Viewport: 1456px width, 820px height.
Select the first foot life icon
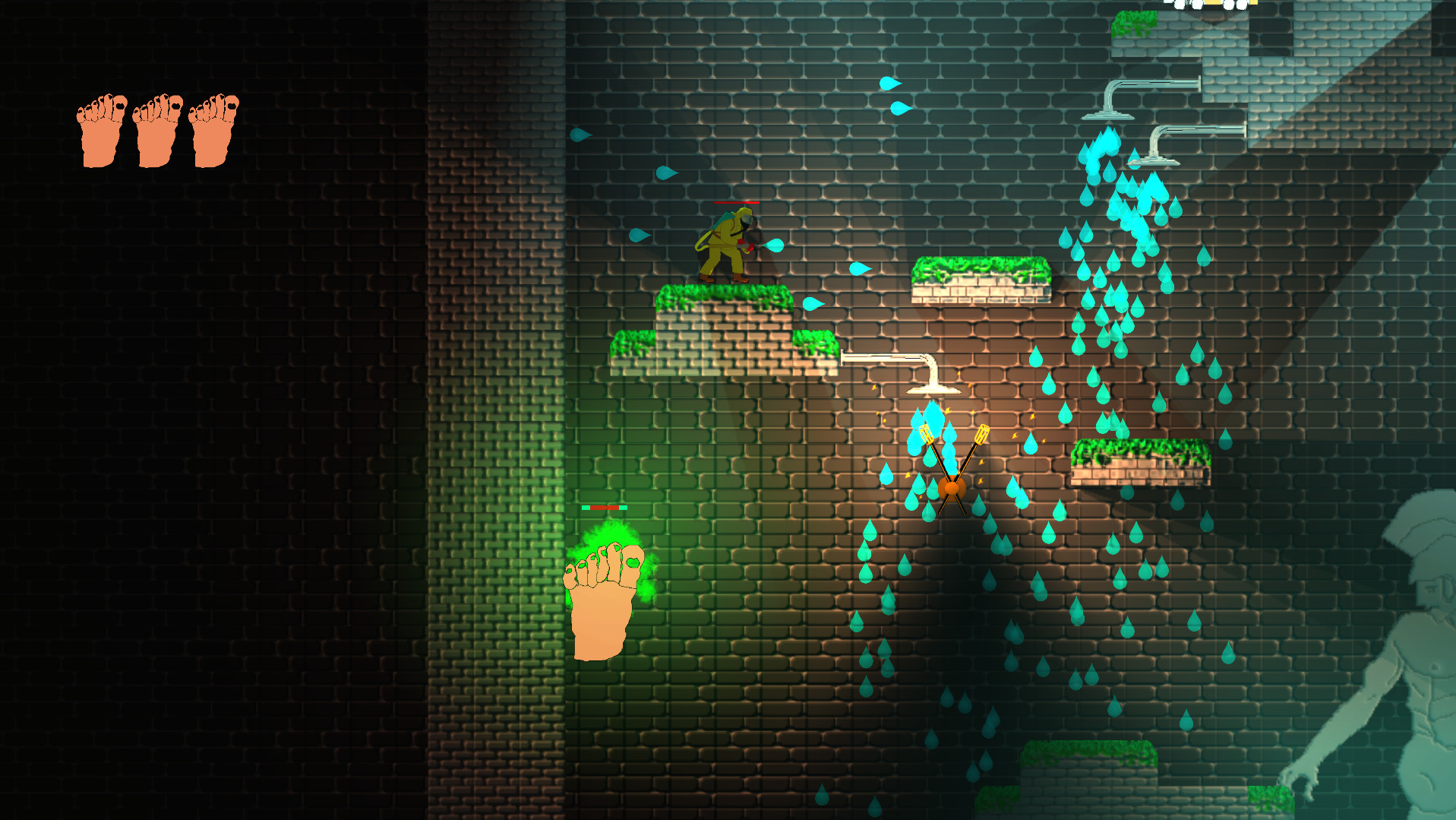point(100,129)
